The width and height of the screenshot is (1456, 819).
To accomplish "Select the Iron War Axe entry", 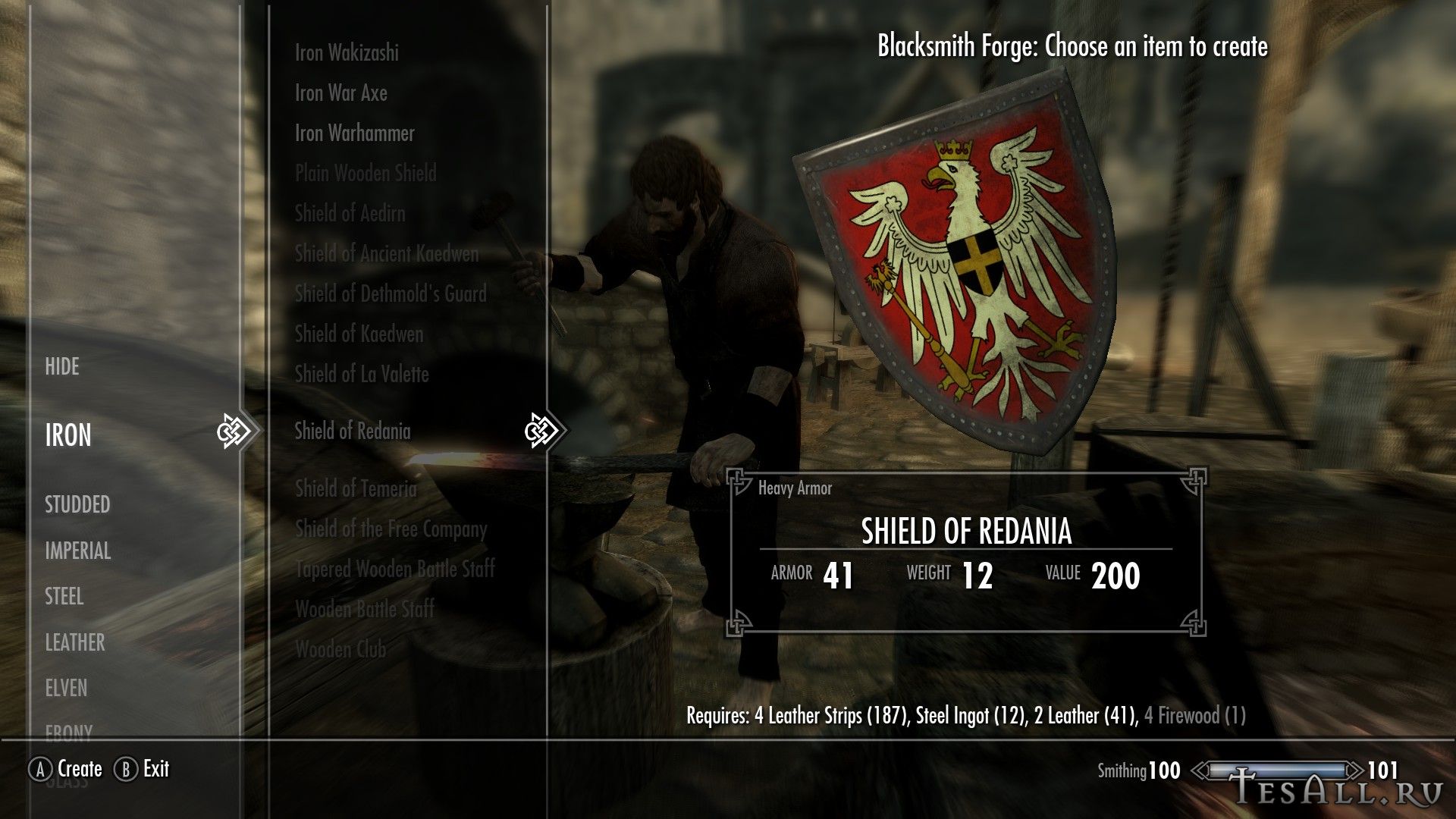I will (341, 93).
